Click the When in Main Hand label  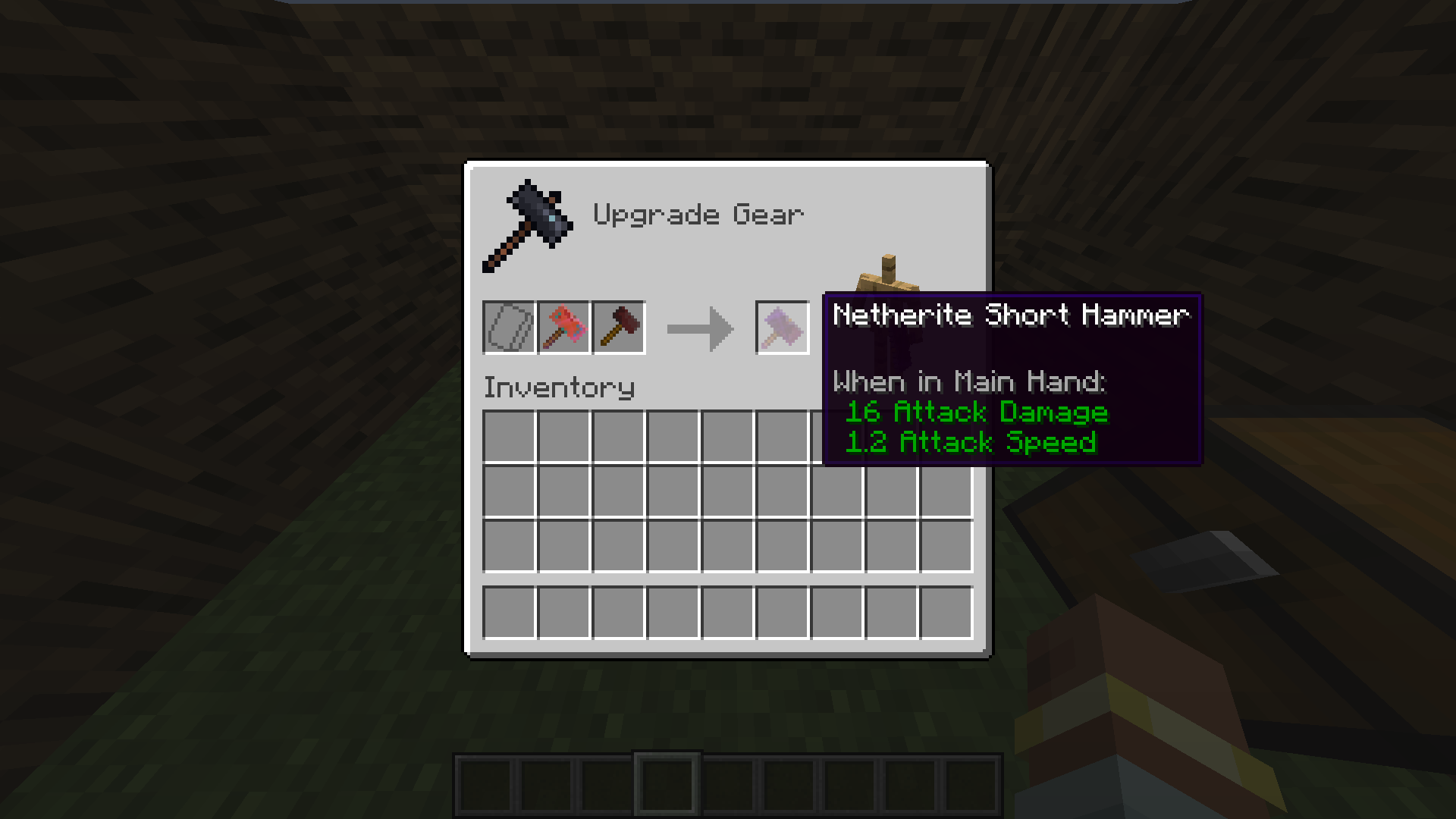pos(968,381)
